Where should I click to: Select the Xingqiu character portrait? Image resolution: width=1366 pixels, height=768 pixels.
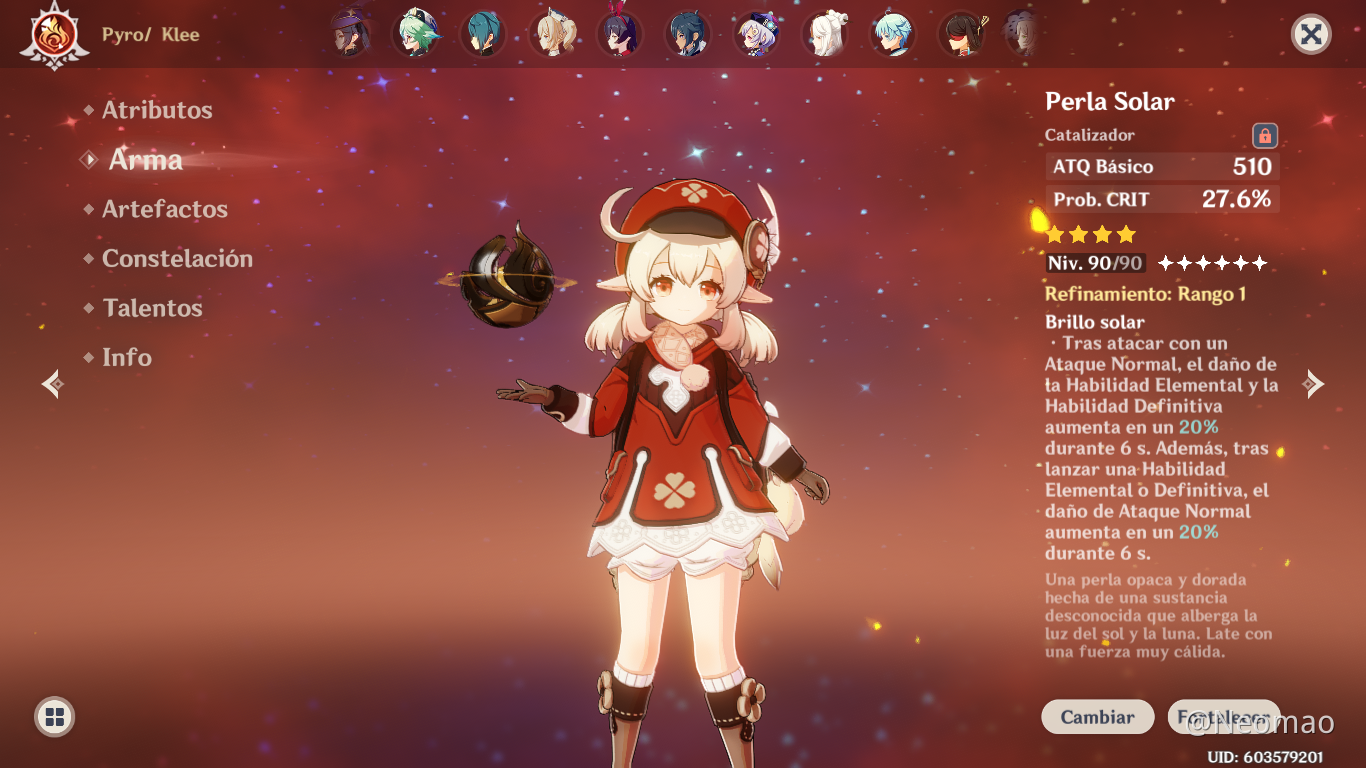pyautogui.click(x=485, y=34)
